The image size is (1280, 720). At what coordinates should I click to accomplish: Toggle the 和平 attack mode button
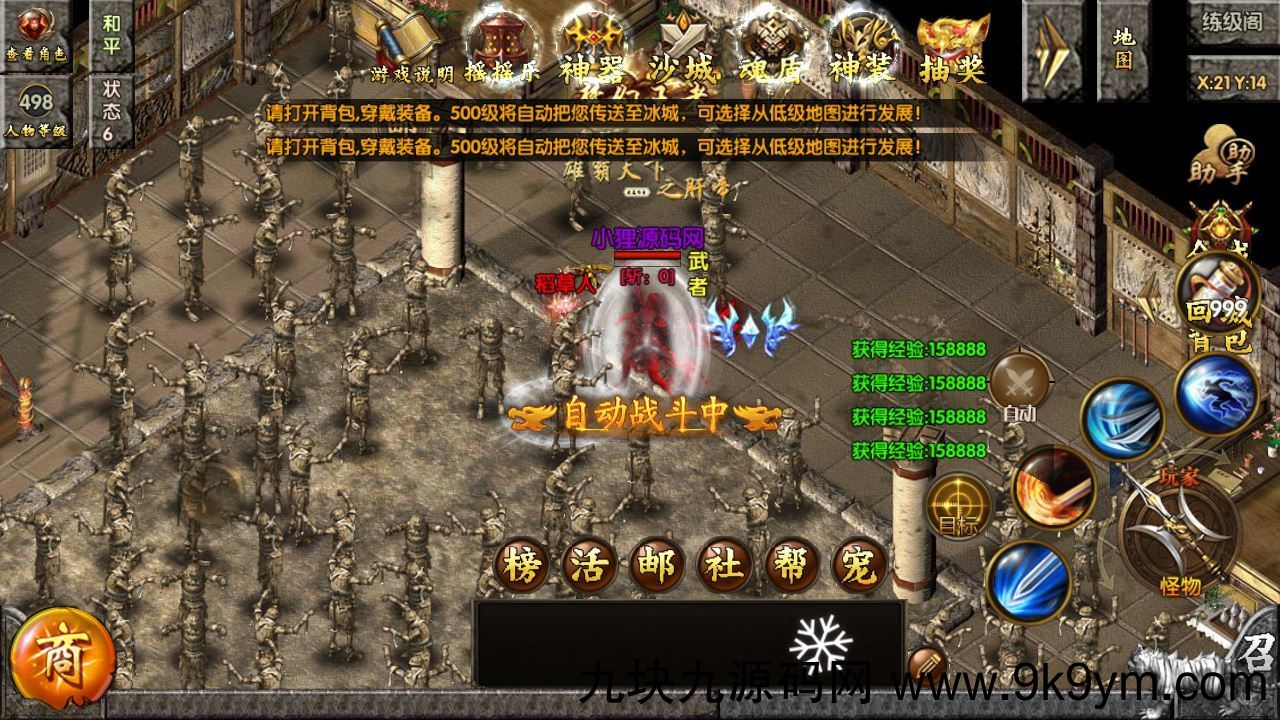111,33
